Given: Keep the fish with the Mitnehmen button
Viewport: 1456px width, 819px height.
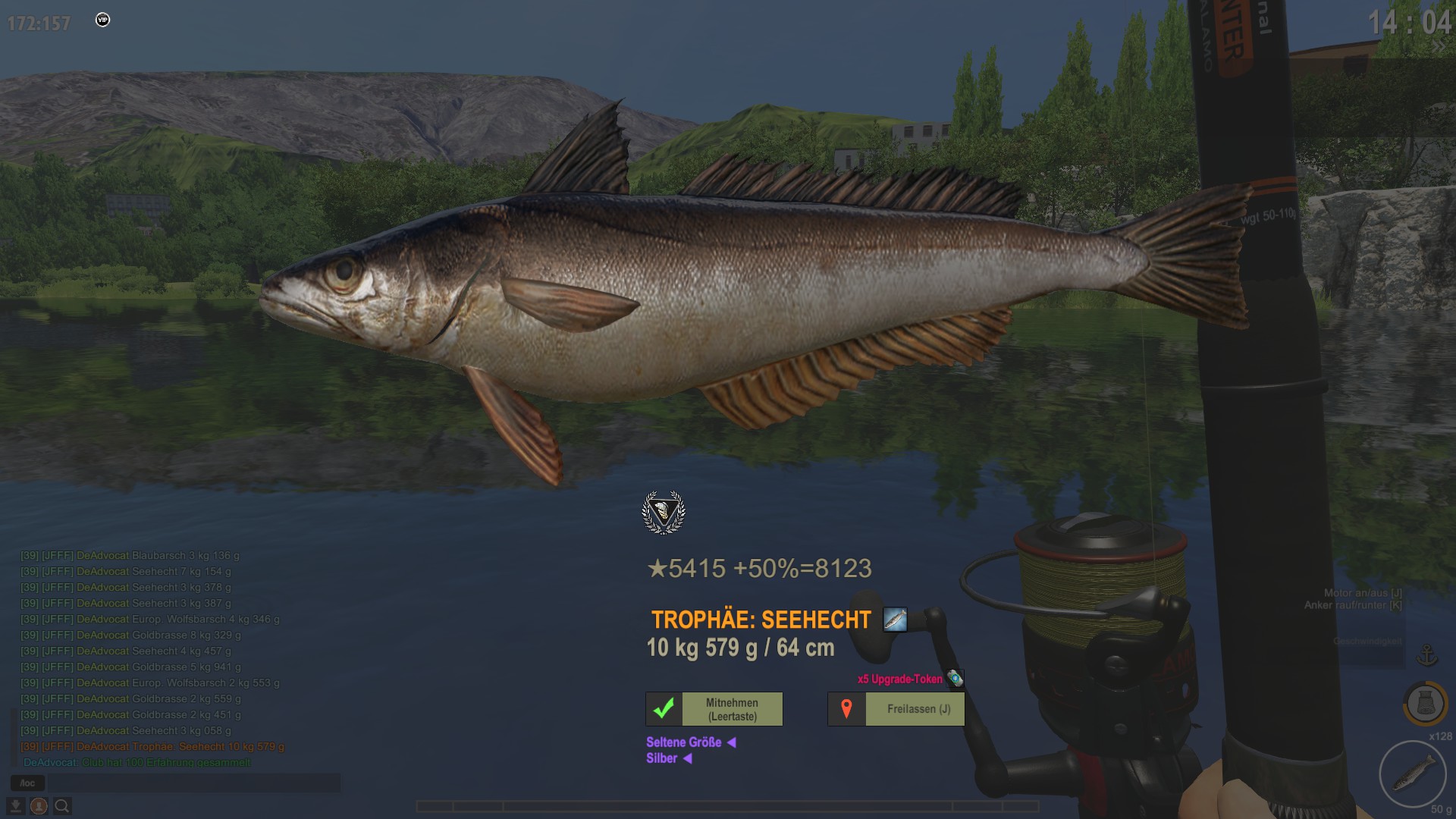Looking at the screenshot, I should [x=714, y=709].
